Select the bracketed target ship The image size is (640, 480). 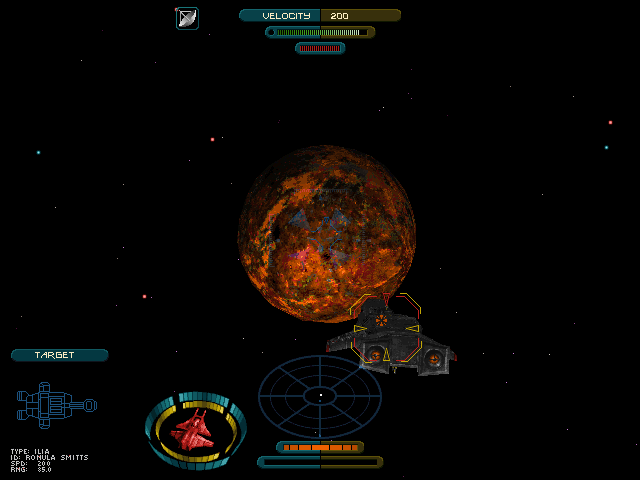386,330
